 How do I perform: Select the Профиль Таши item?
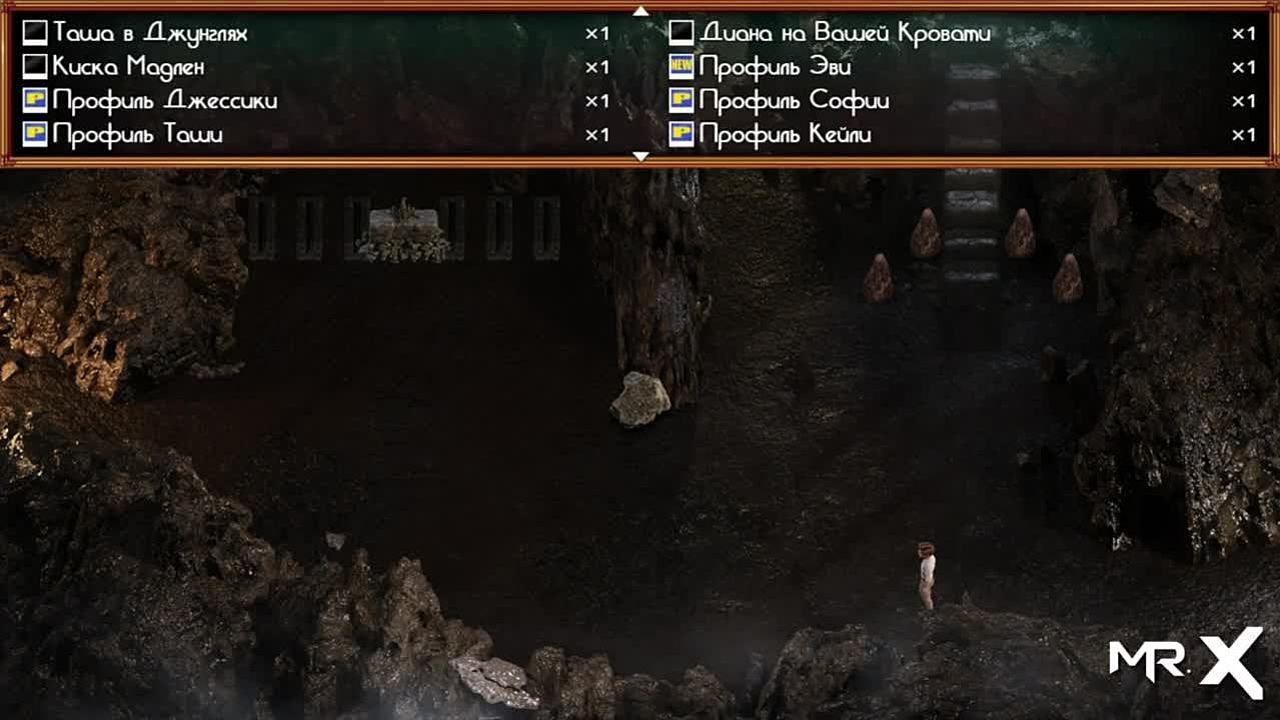[x=138, y=135]
